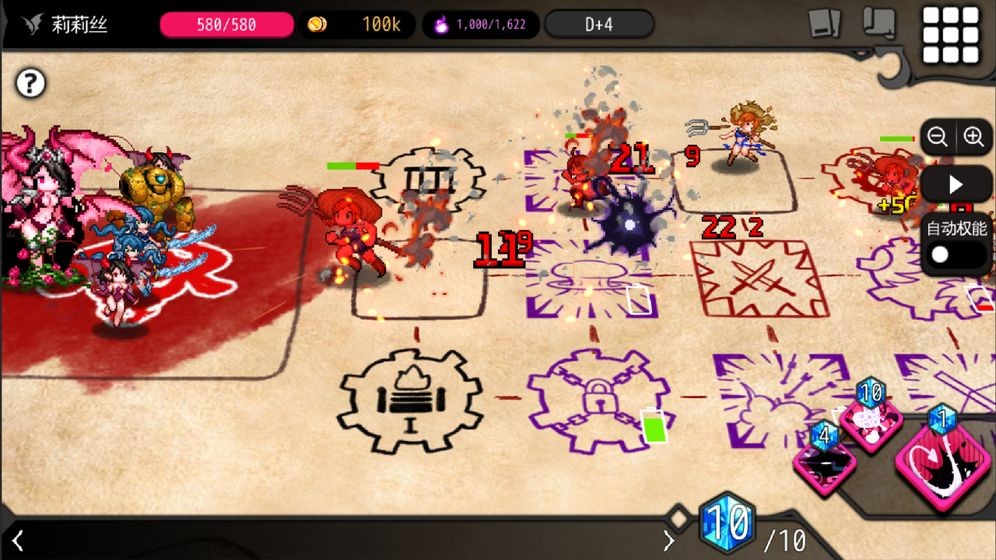Click the play arrow speed button

[955, 184]
